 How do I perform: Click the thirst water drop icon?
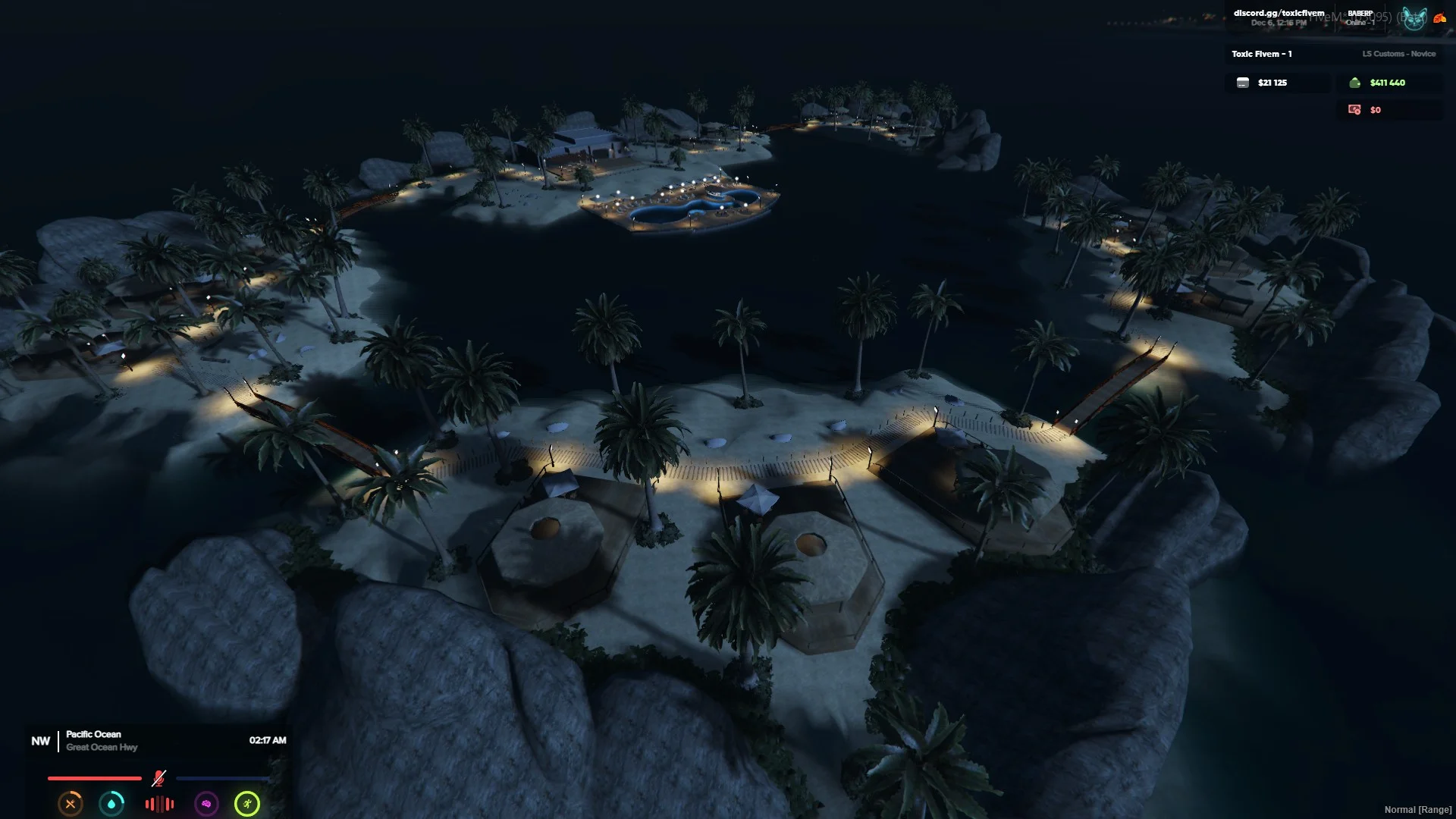(111, 804)
